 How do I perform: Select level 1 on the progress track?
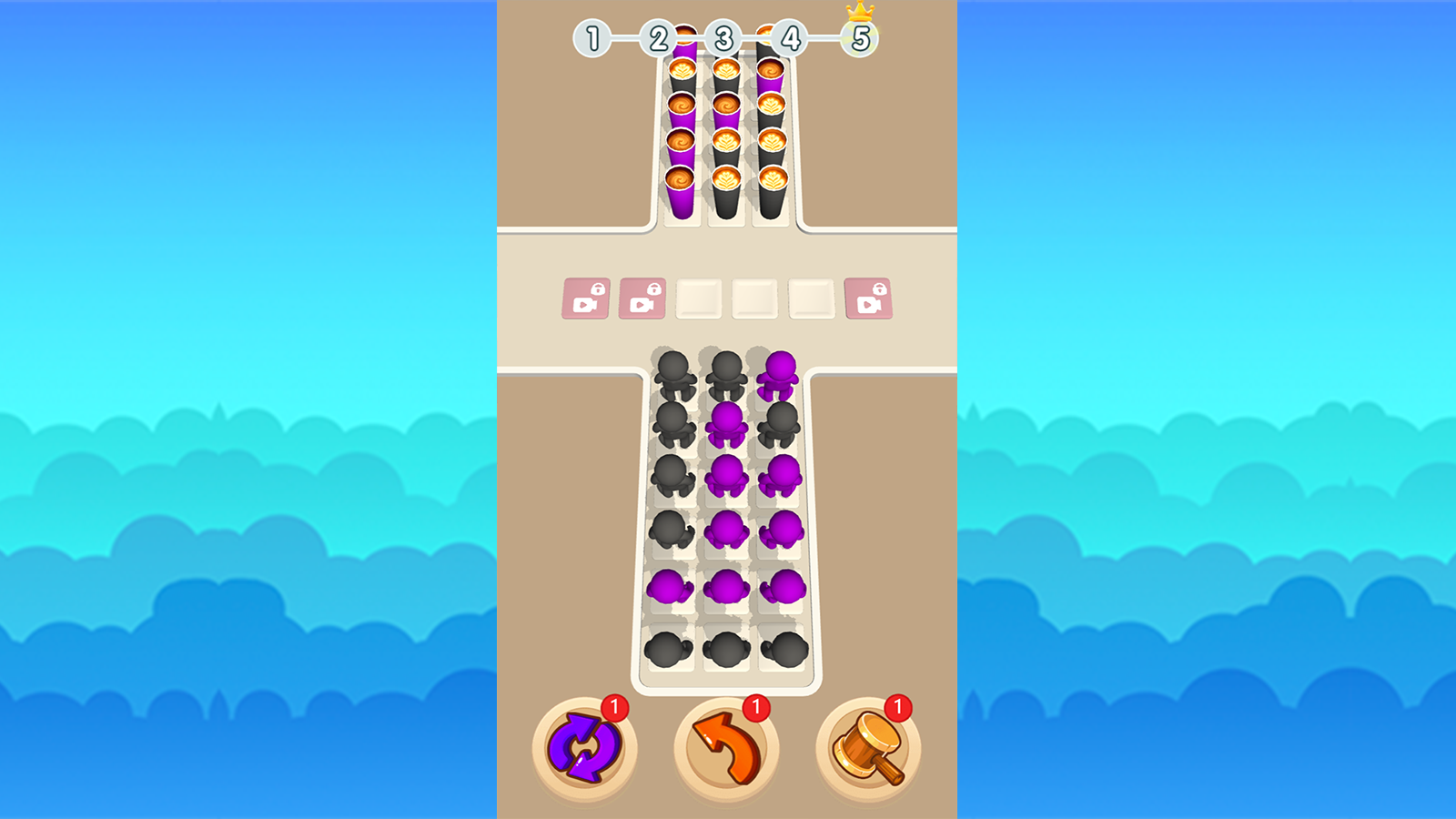click(x=591, y=37)
